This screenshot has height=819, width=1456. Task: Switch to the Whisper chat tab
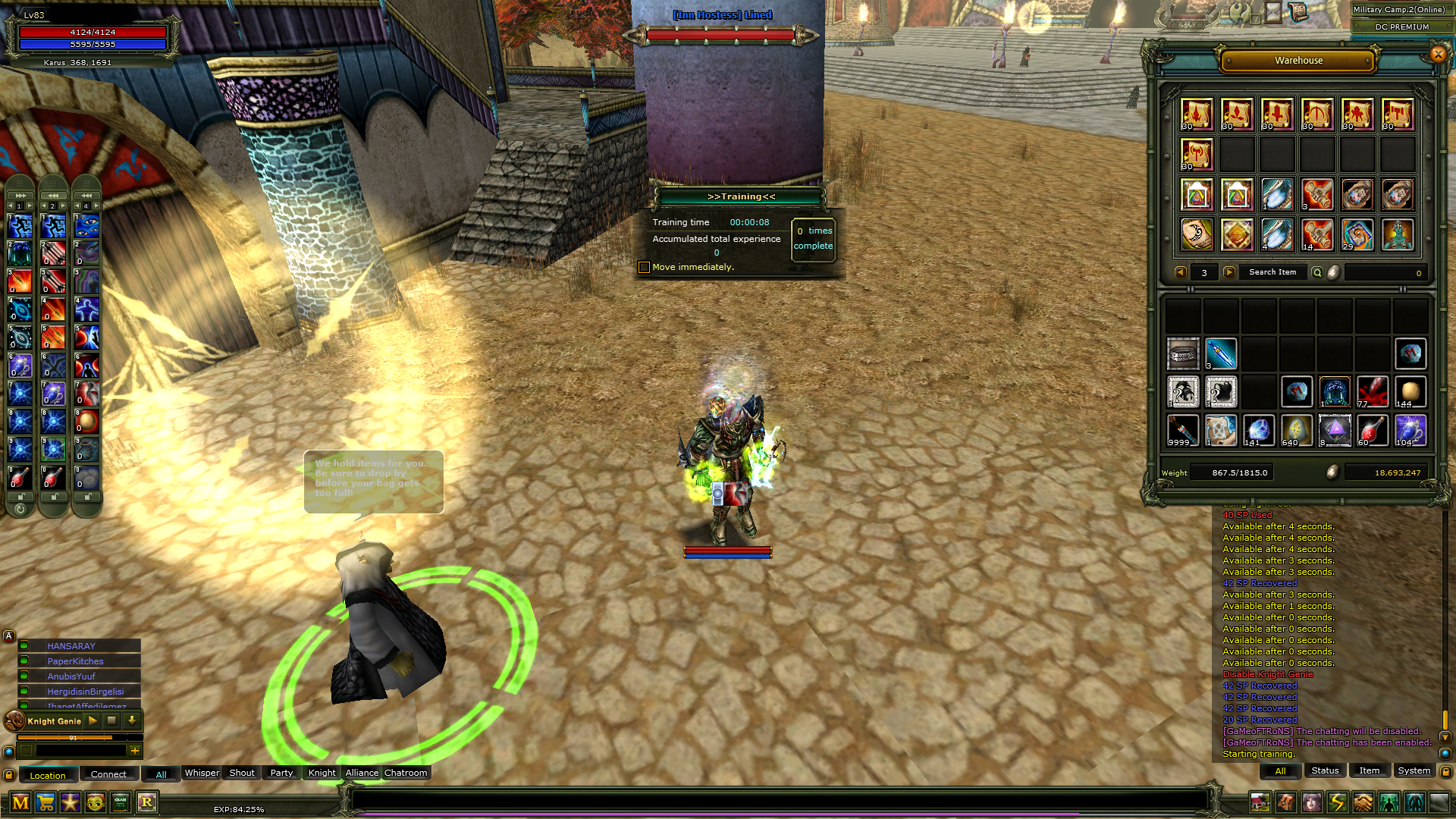point(201,773)
